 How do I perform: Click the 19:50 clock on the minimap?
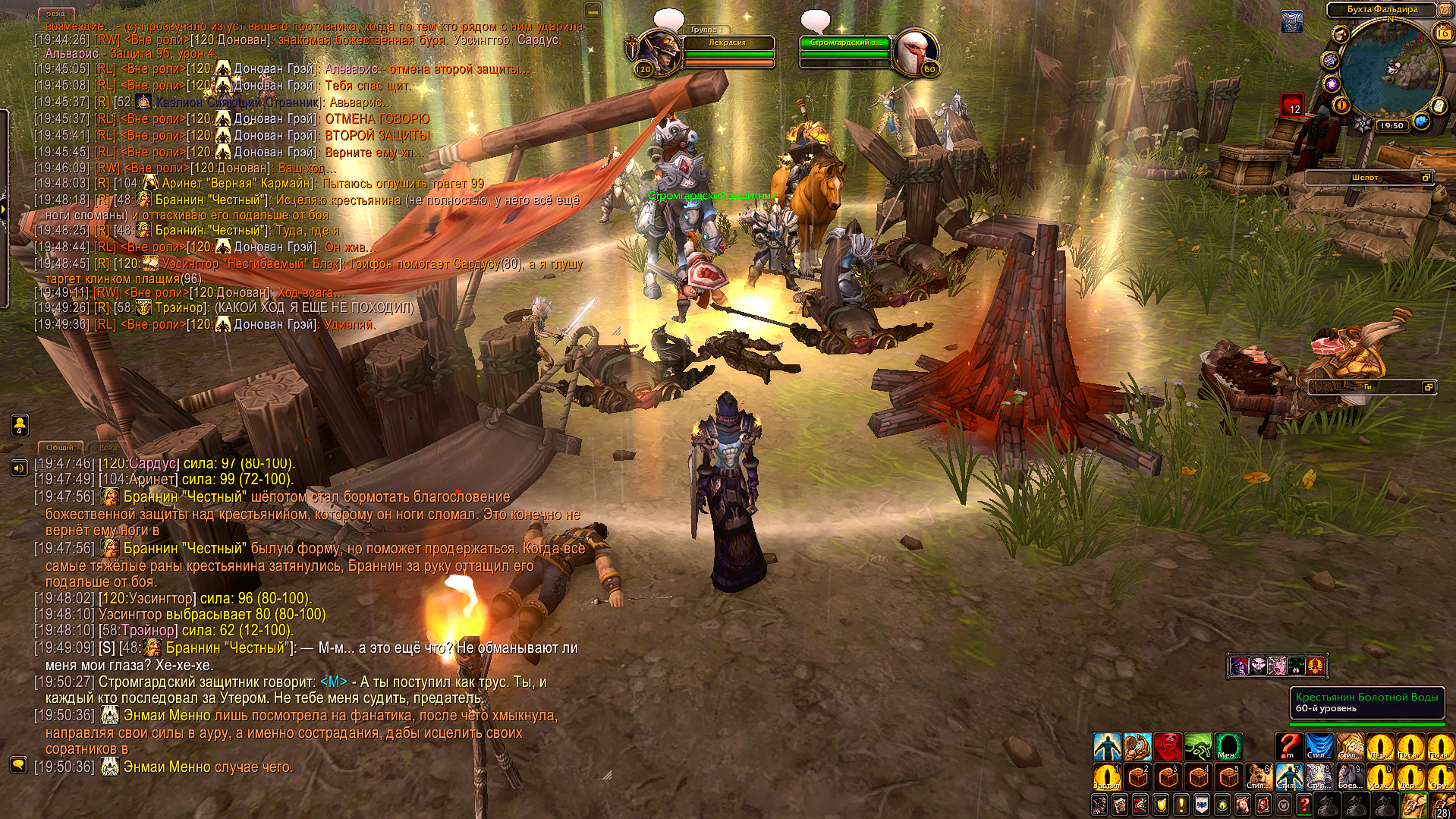click(1392, 126)
